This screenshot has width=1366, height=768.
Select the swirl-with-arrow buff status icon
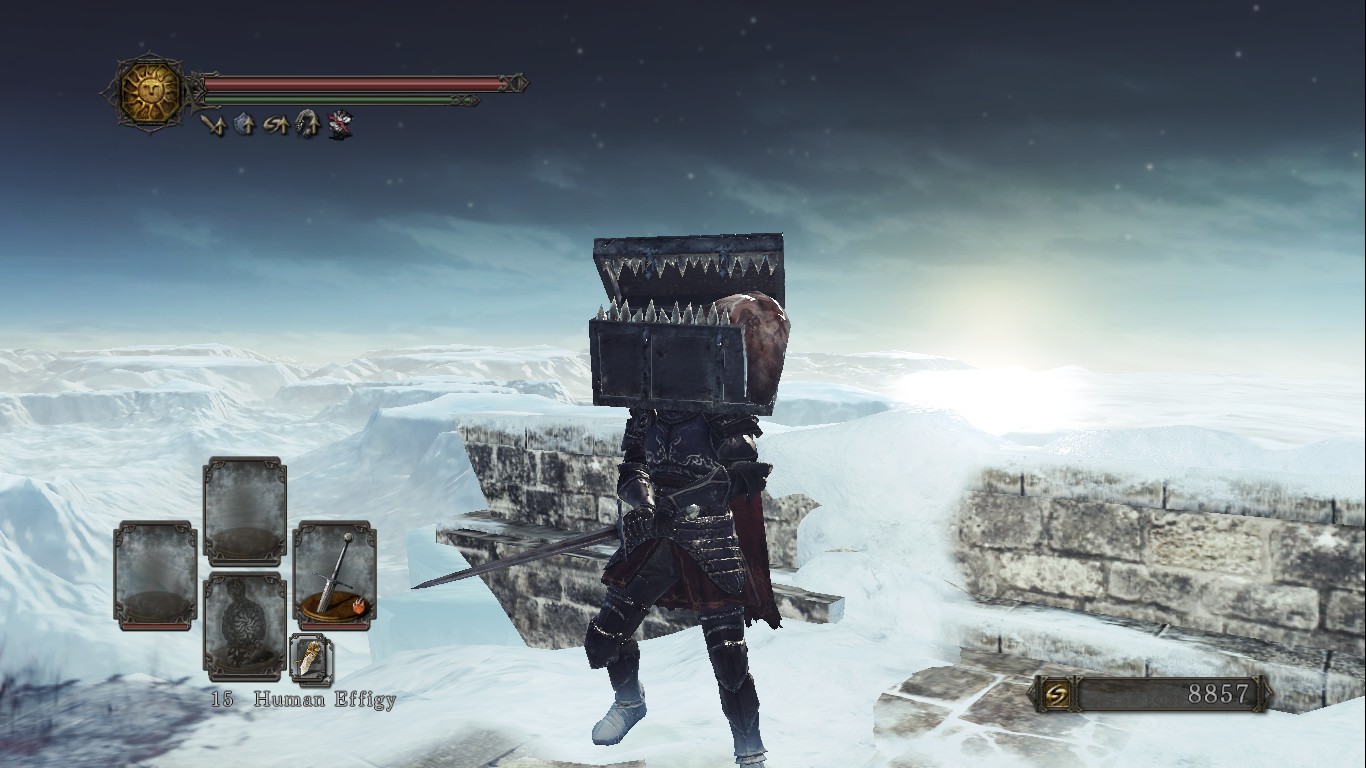coord(276,125)
